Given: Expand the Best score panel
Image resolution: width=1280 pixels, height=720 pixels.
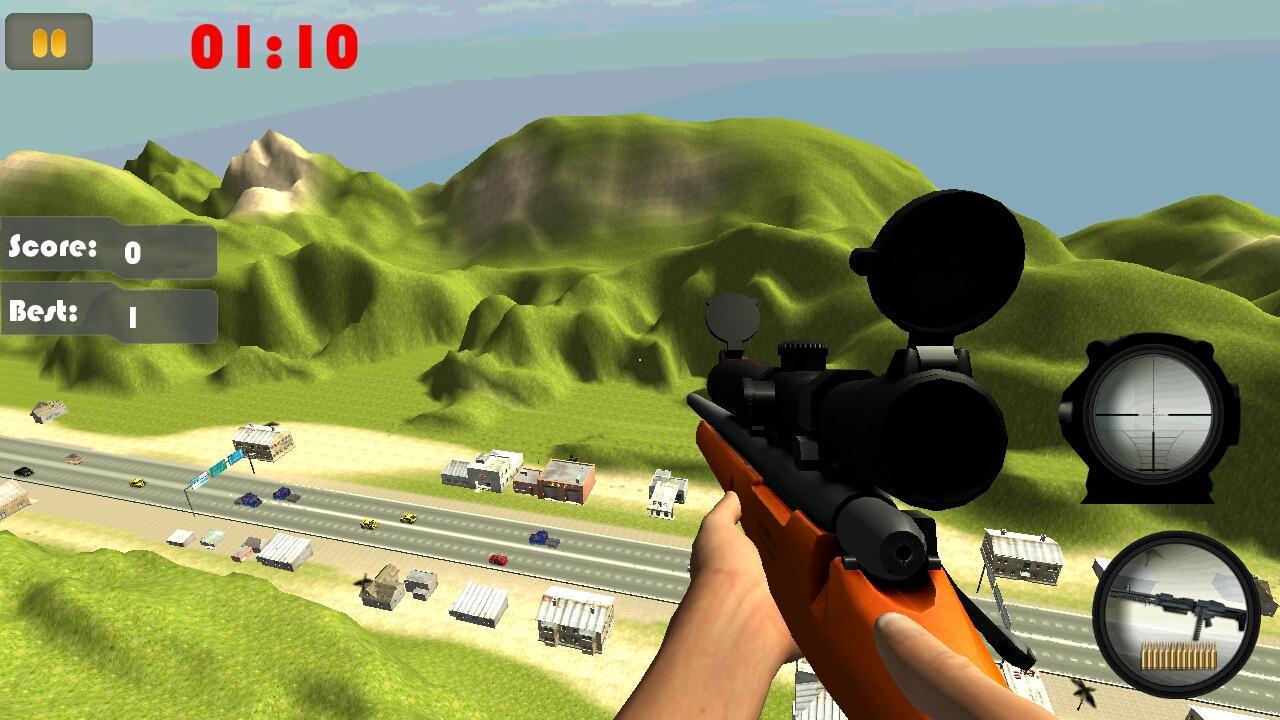Looking at the screenshot, I should click(x=107, y=312).
